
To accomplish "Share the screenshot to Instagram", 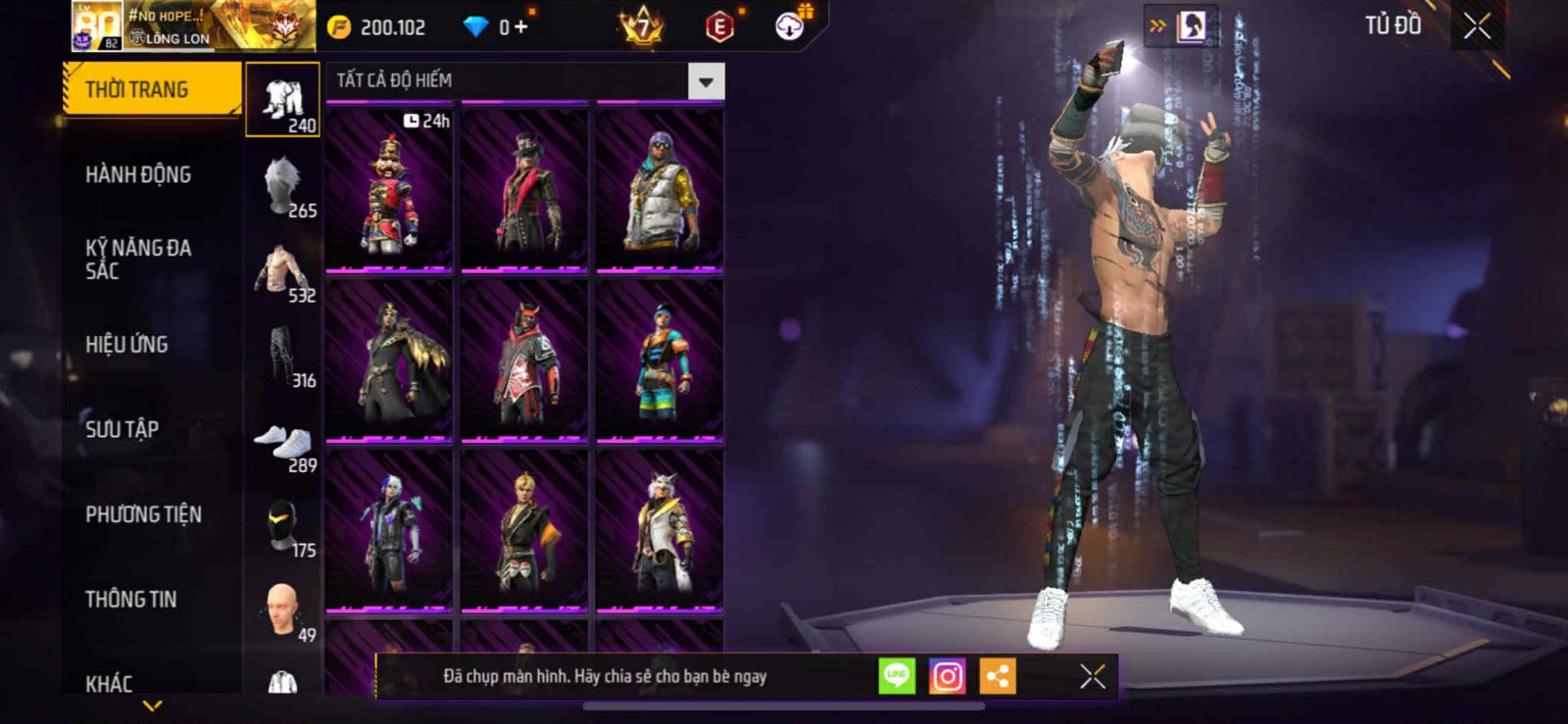I will point(947,677).
